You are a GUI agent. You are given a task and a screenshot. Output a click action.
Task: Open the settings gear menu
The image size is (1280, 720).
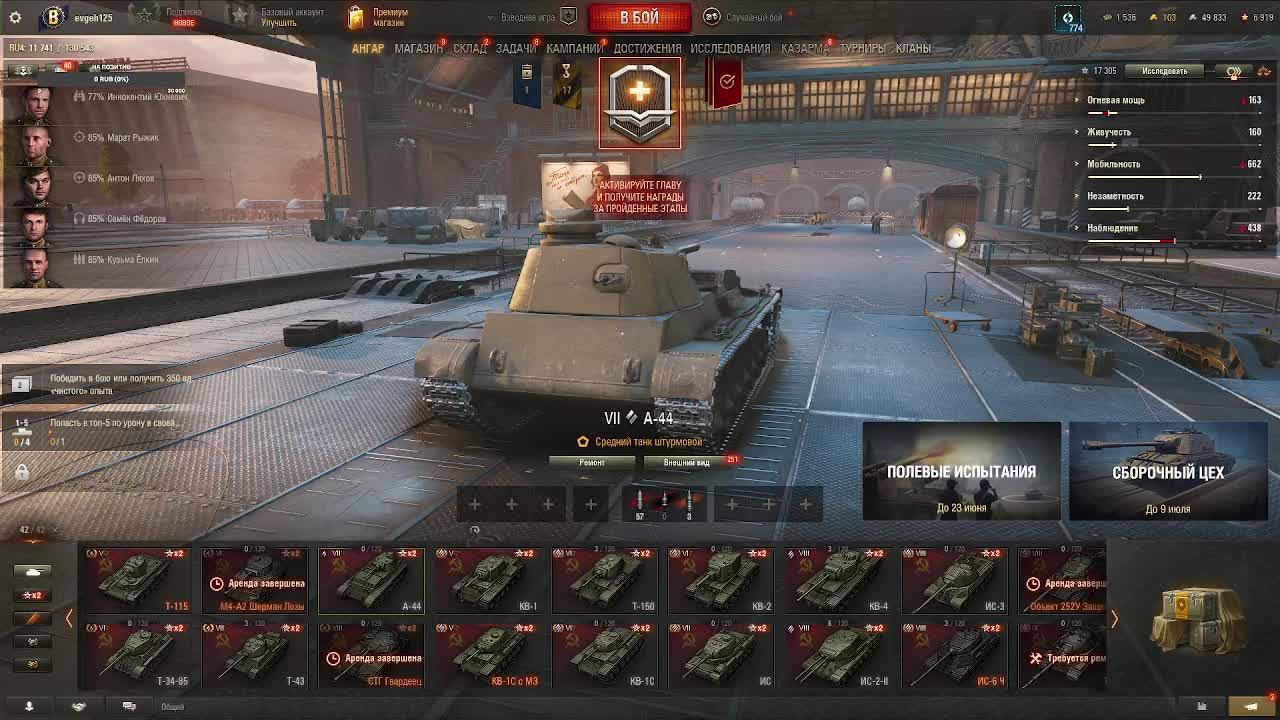[15, 17]
